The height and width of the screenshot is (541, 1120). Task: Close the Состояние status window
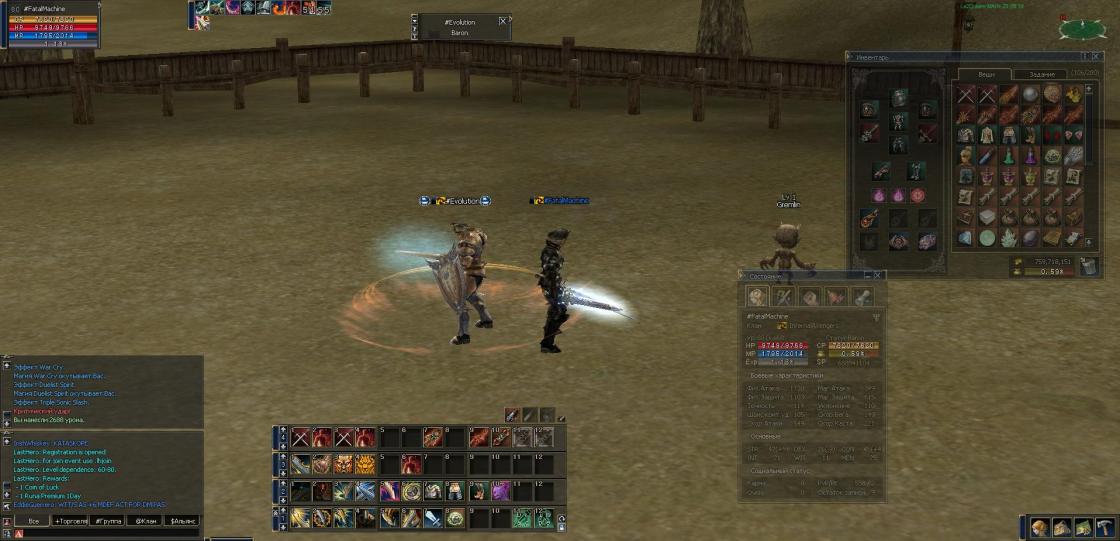pos(878,275)
